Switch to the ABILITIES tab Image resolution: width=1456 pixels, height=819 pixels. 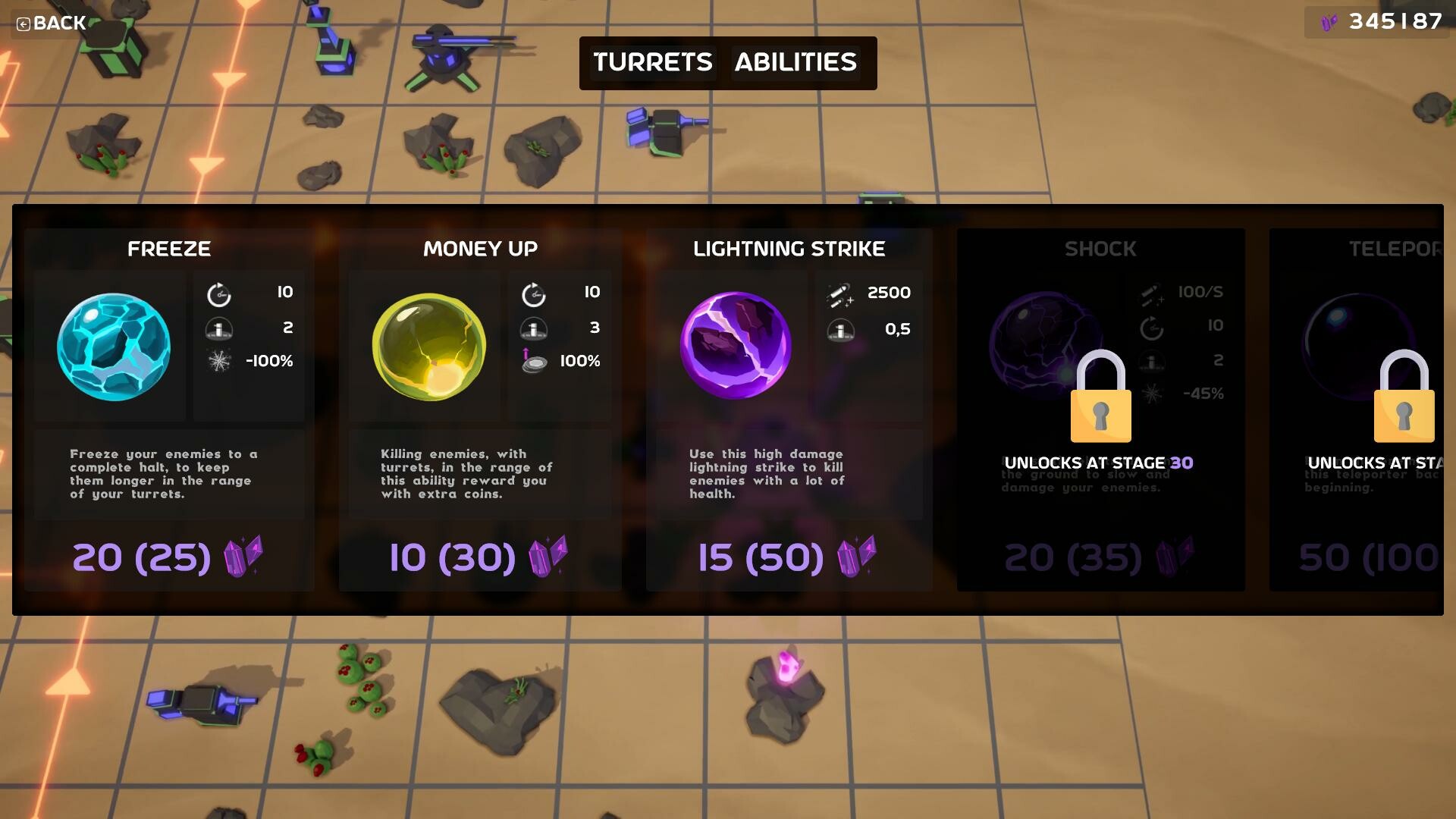(x=795, y=63)
